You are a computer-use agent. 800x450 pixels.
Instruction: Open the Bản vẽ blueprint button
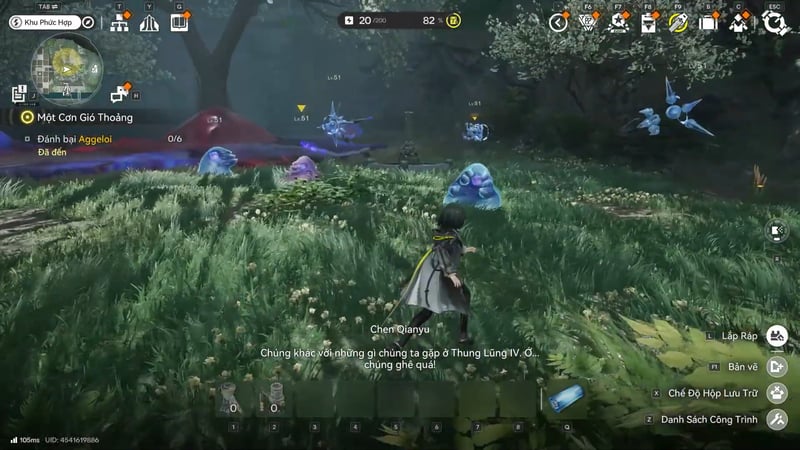click(x=777, y=366)
